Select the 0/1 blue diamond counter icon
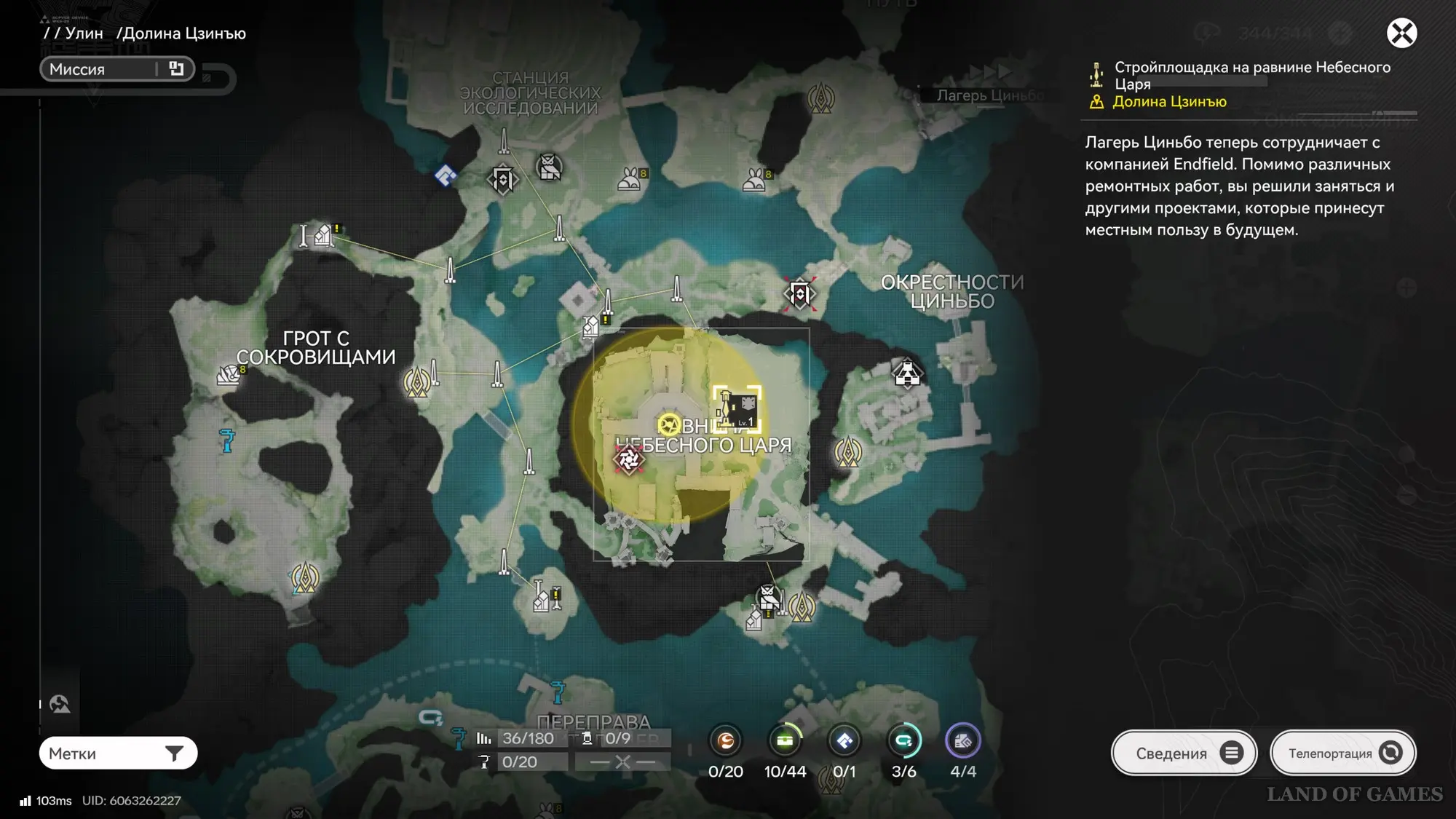The height and width of the screenshot is (819, 1456). 844,741
